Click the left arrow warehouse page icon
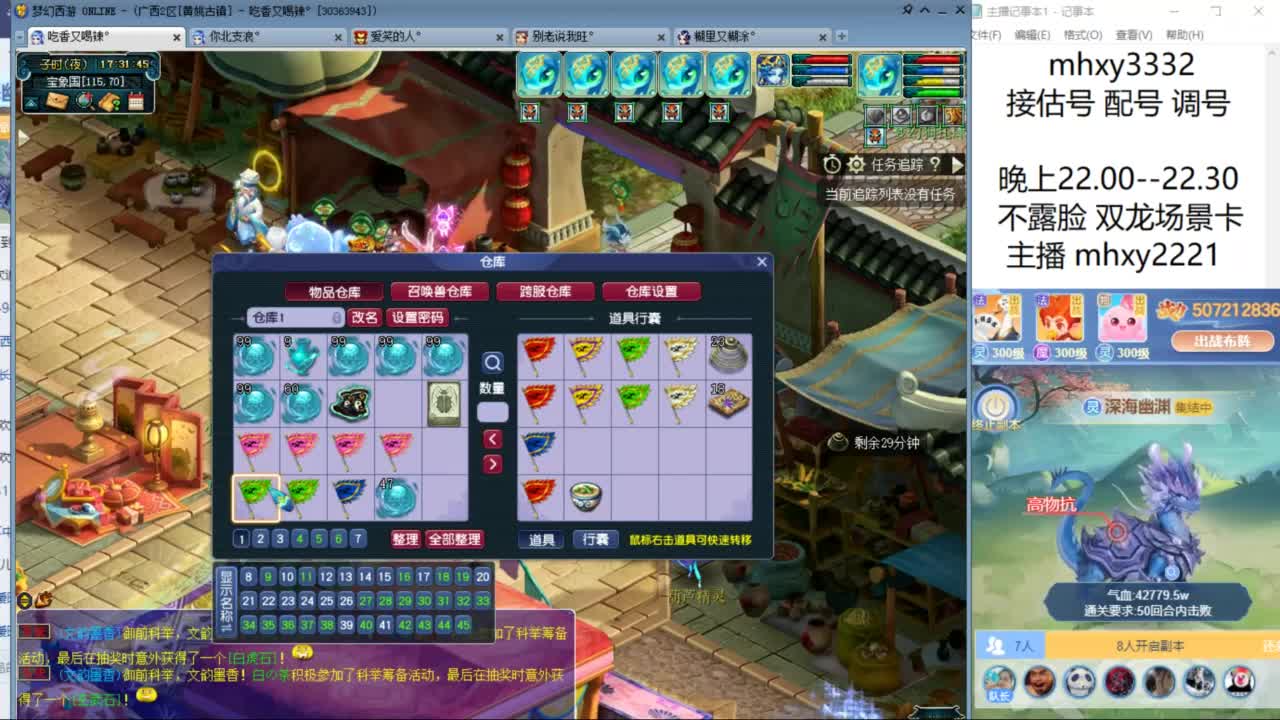 point(493,440)
